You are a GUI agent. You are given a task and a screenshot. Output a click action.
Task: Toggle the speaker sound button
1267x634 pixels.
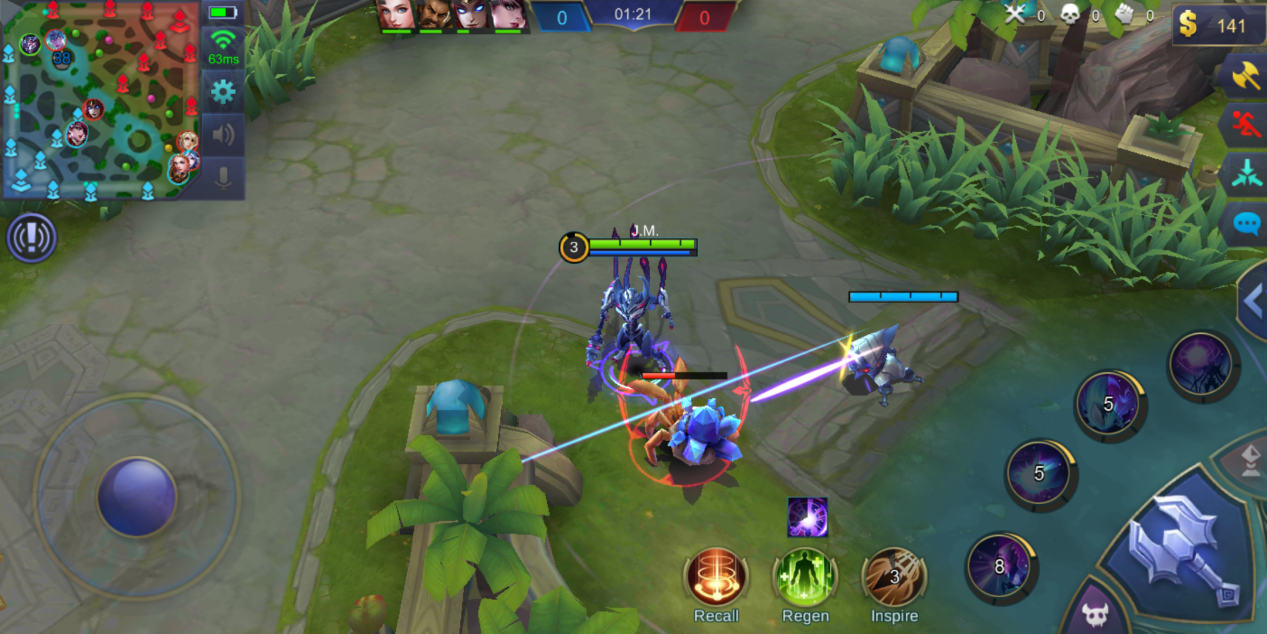click(x=222, y=134)
